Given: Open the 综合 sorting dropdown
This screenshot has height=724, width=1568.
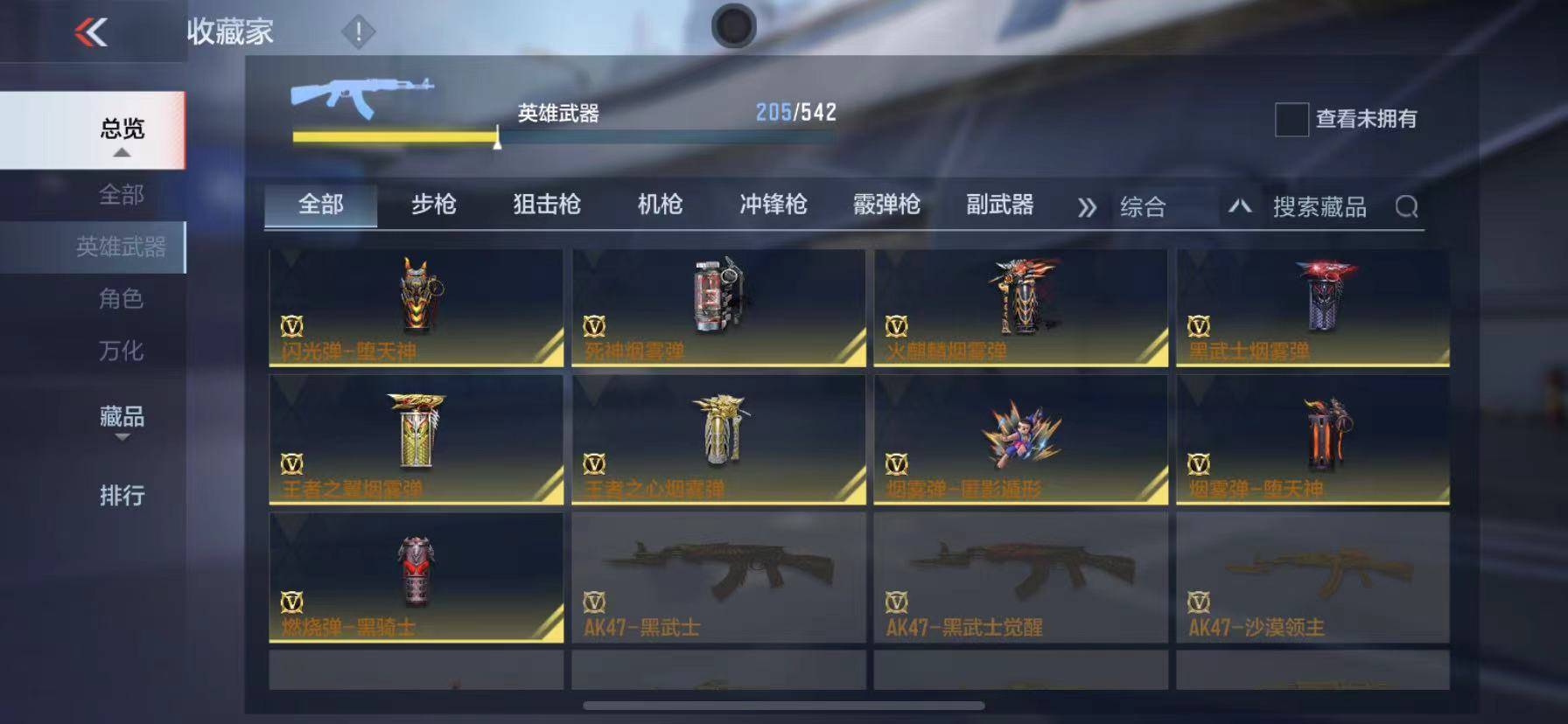Looking at the screenshot, I should click(x=1144, y=206).
